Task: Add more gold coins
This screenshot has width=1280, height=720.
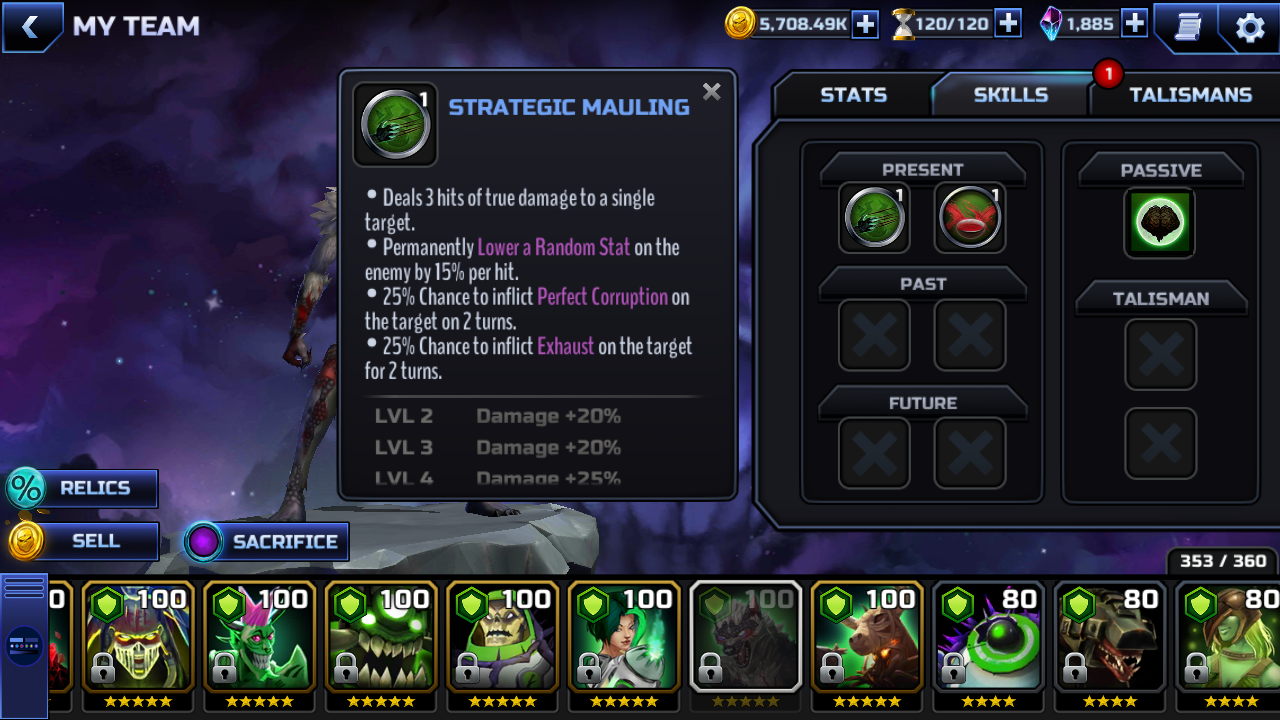Action: click(865, 24)
